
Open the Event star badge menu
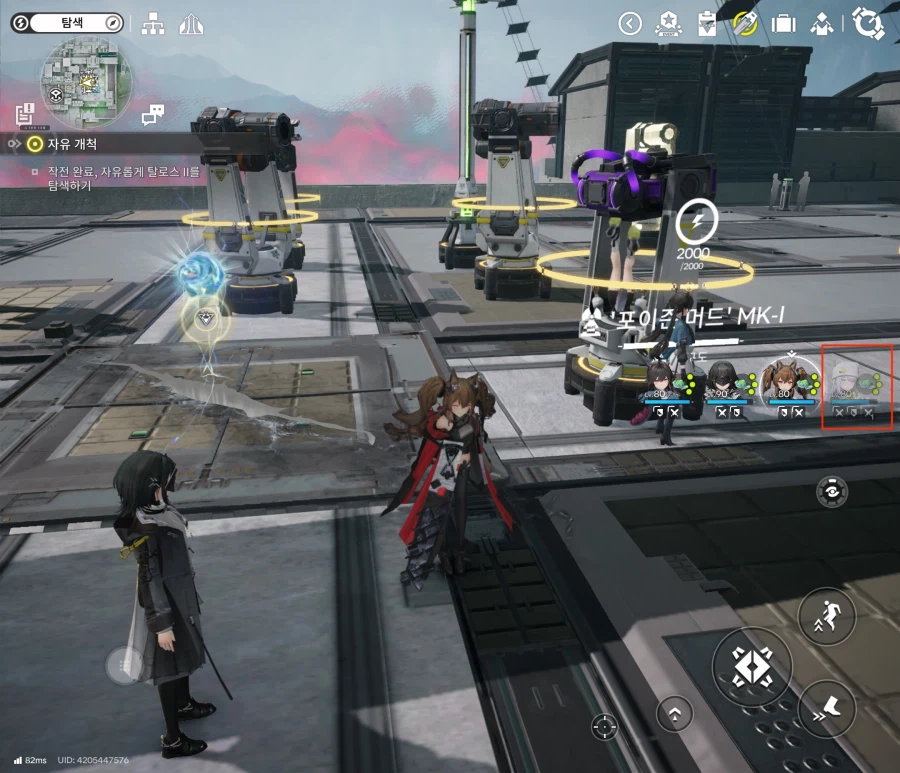coord(668,23)
